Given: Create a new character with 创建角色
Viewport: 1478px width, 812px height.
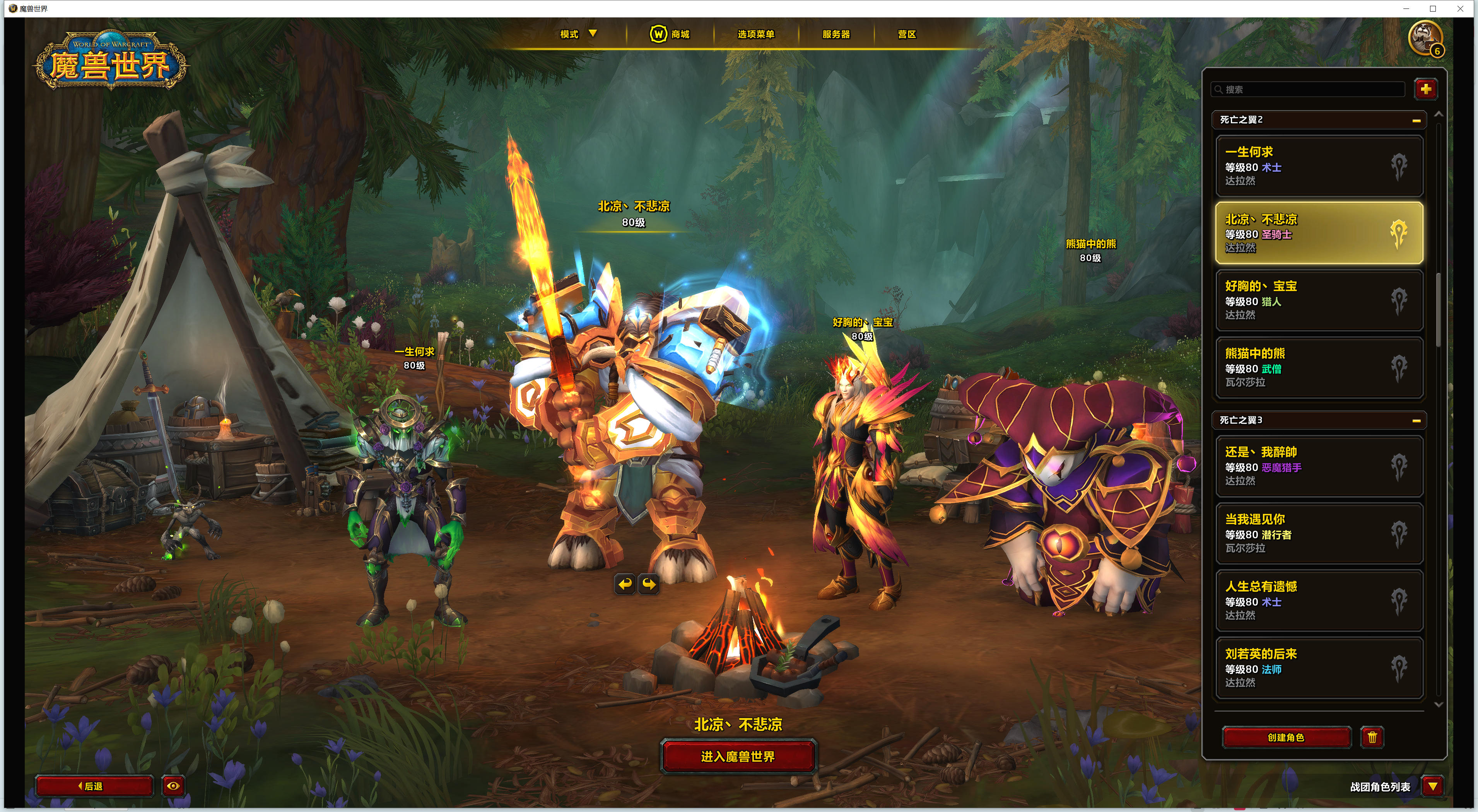Looking at the screenshot, I should pyautogui.click(x=1286, y=737).
